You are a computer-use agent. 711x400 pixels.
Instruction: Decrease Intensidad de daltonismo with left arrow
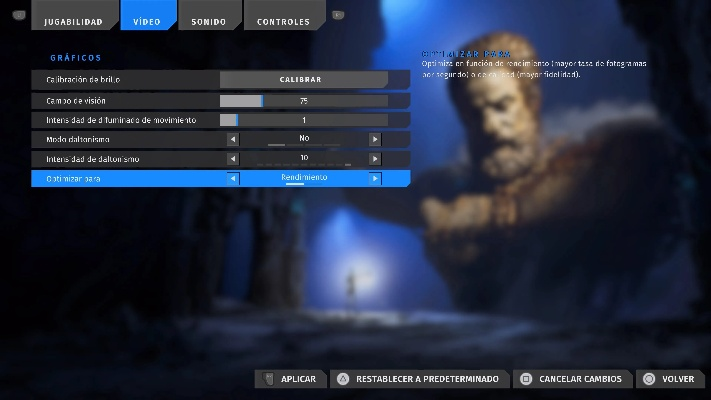233,159
